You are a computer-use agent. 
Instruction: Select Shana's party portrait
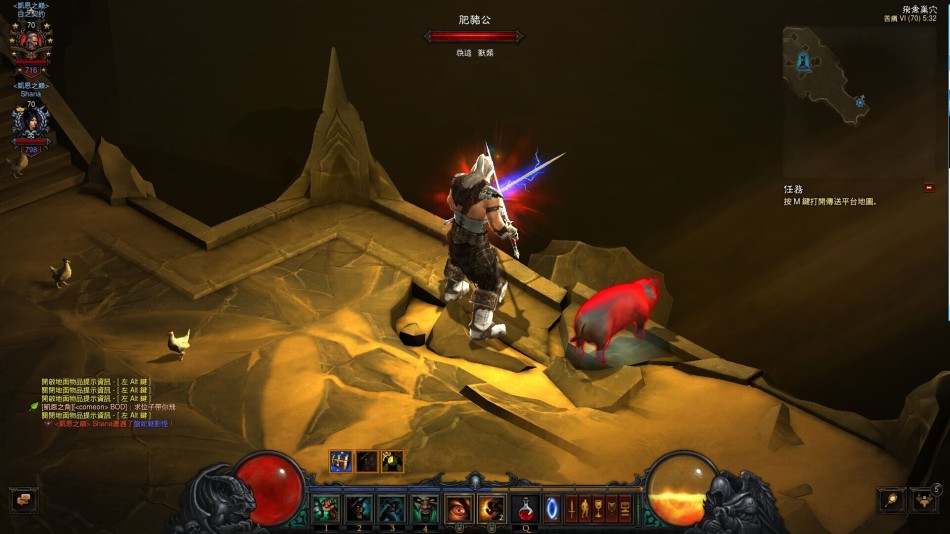point(30,122)
